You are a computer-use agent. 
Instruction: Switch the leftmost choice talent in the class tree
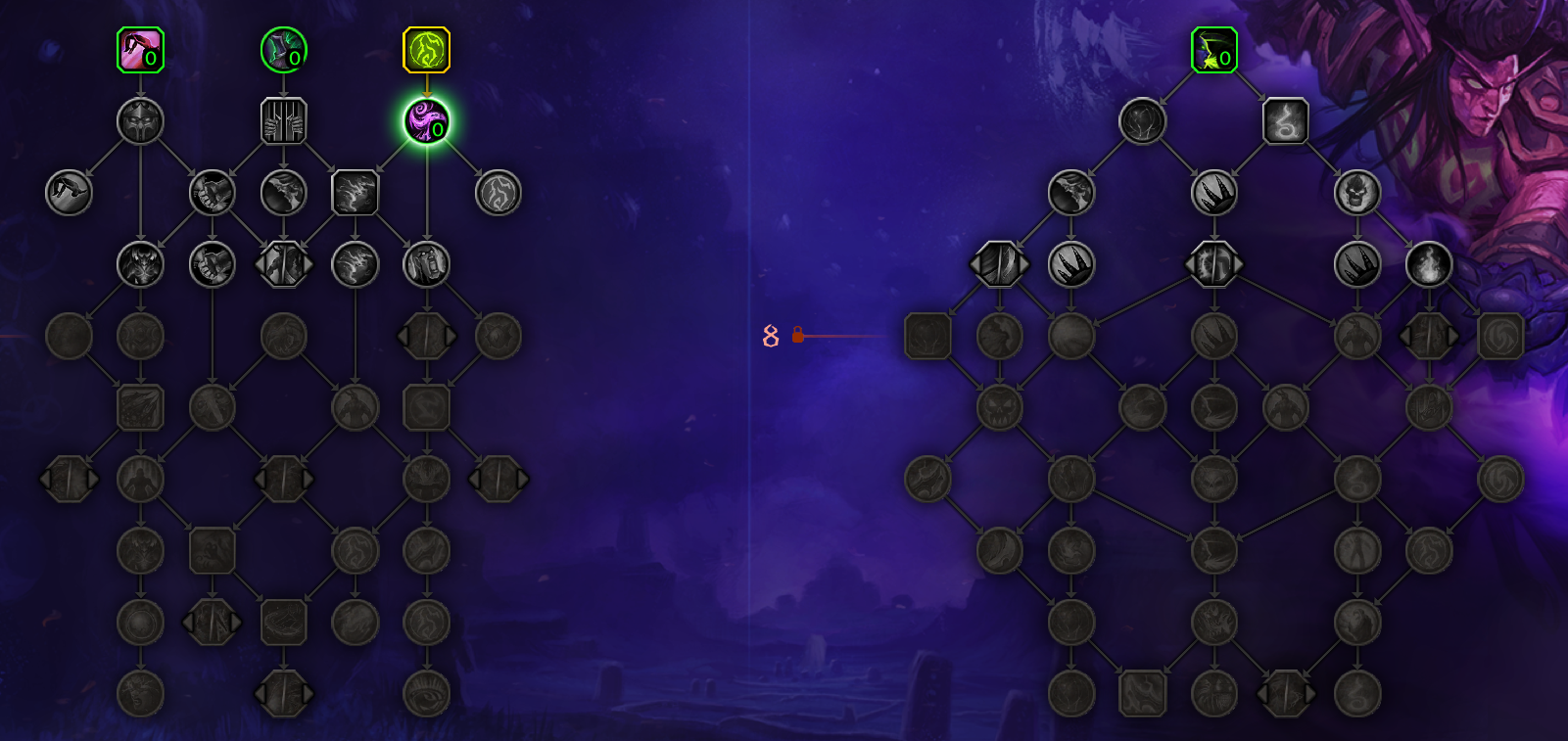pos(69,480)
